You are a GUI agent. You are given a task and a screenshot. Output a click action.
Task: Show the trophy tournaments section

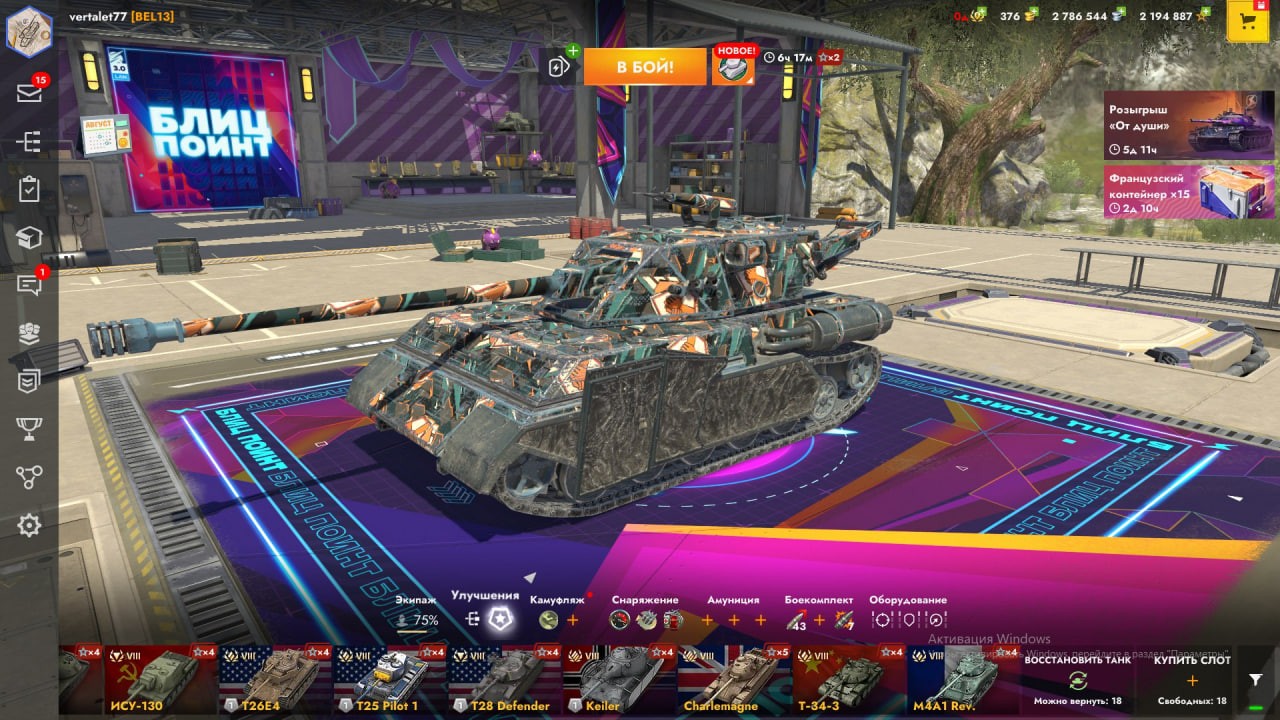click(29, 429)
